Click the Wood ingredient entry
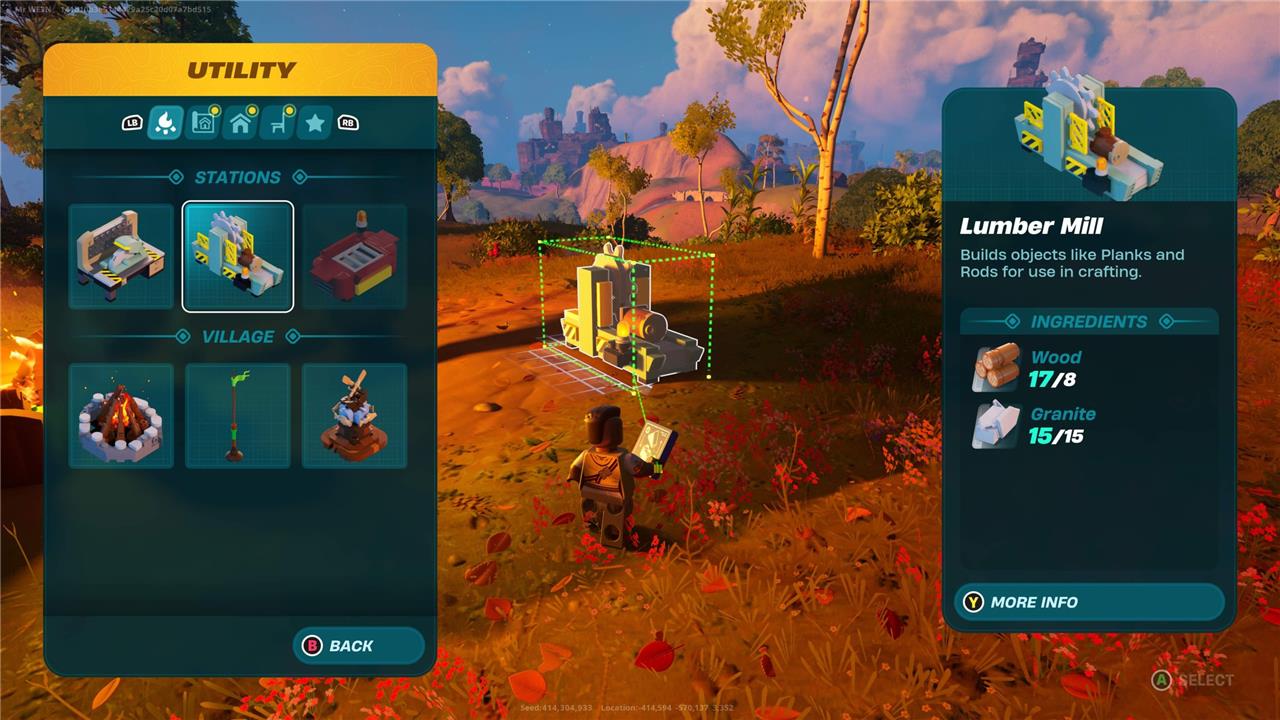Image resolution: width=1280 pixels, height=720 pixels. pyautogui.click(x=1030, y=368)
